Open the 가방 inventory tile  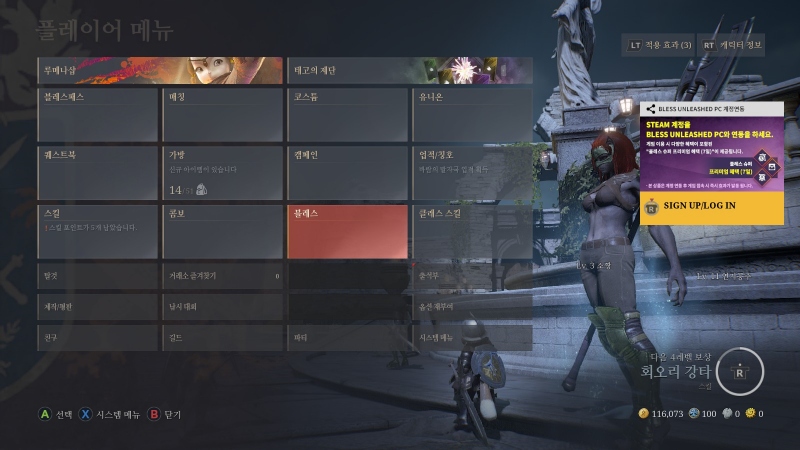(221, 173)
